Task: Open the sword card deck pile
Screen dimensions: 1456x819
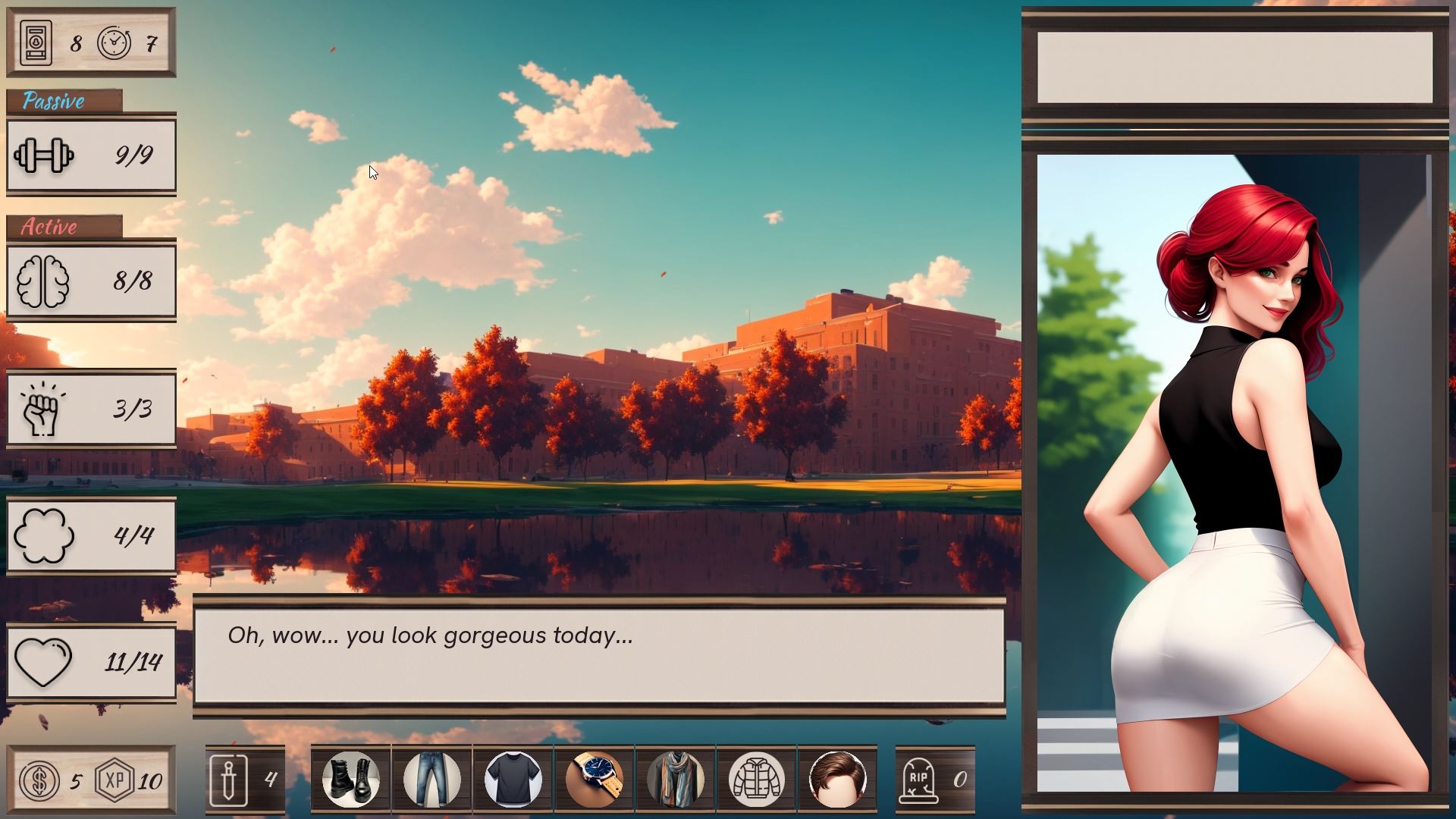Action: point(244,780)
